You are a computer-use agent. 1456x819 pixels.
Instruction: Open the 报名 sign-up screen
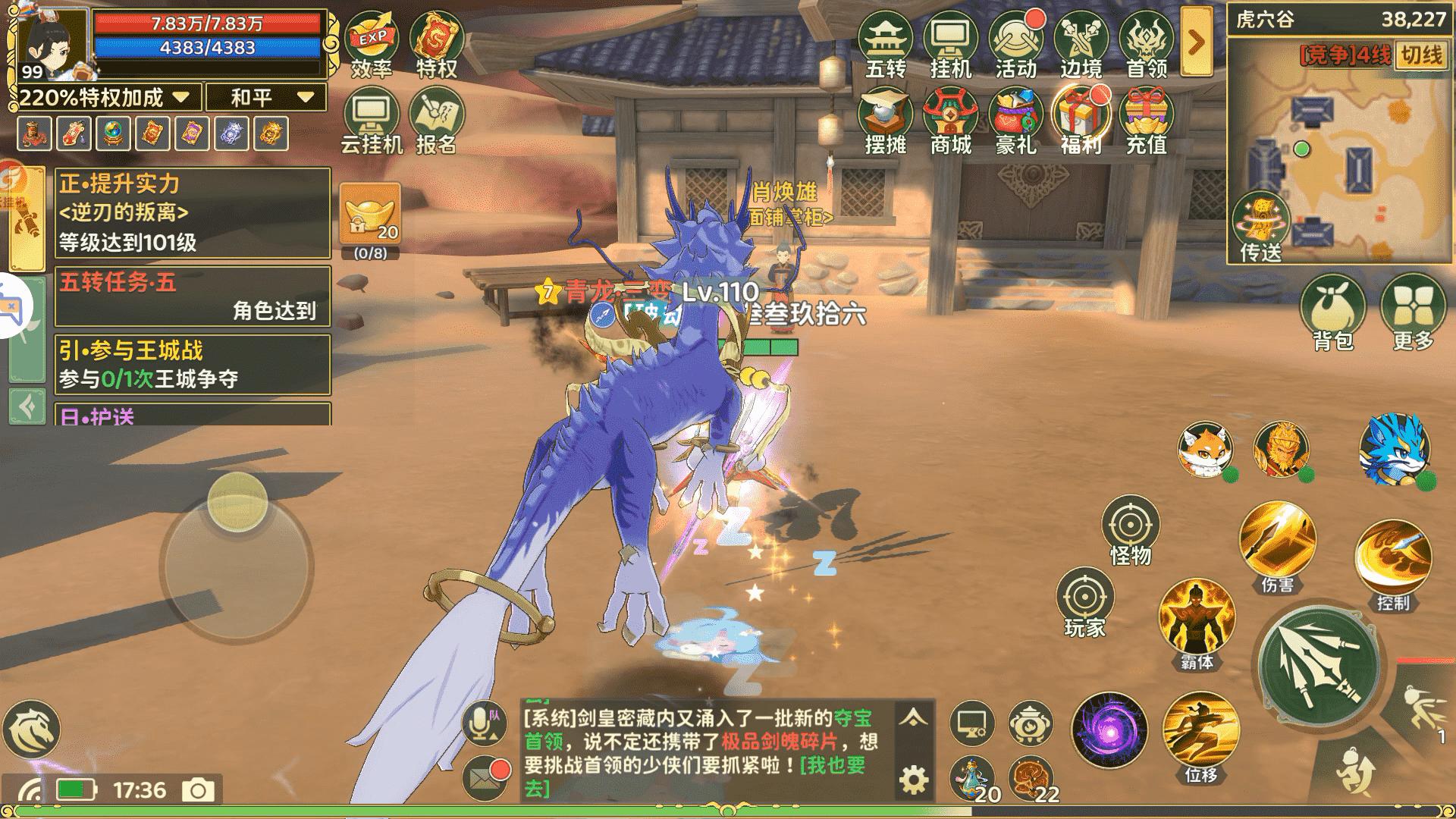click(436, 120)
